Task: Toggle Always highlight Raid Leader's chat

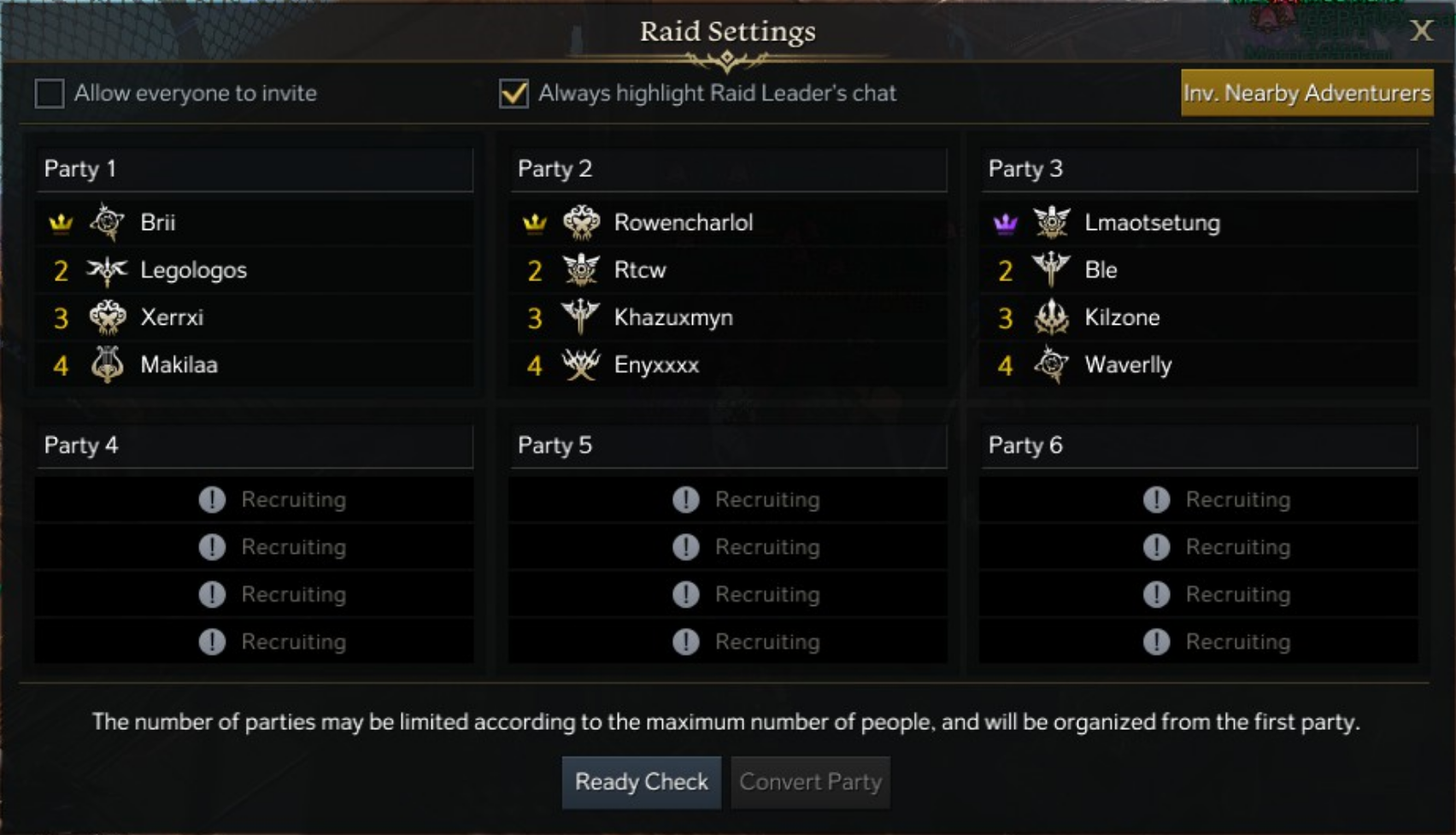Action: (514, 93)
